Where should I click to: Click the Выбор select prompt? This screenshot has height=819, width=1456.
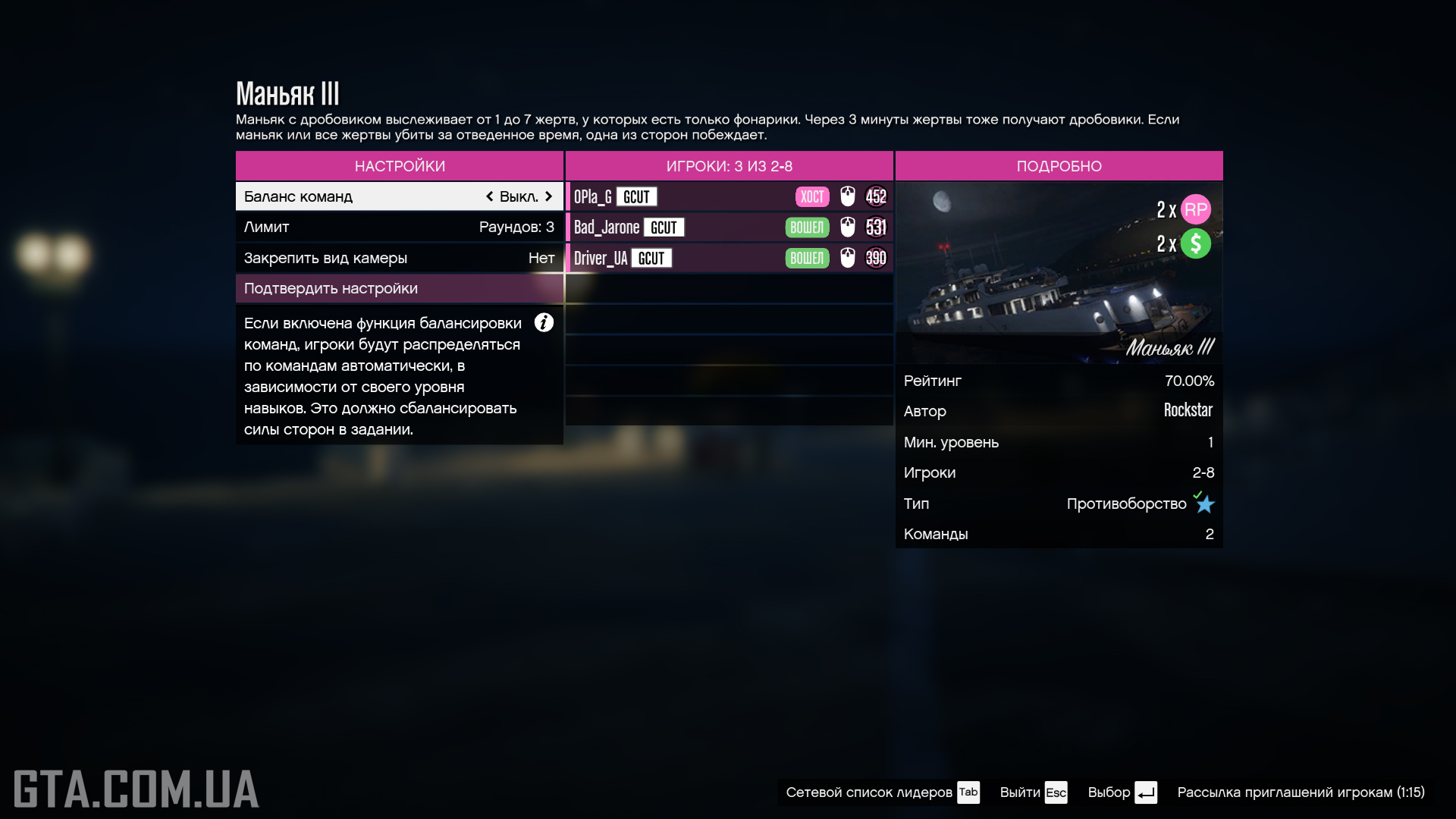tap(1122, 792)
